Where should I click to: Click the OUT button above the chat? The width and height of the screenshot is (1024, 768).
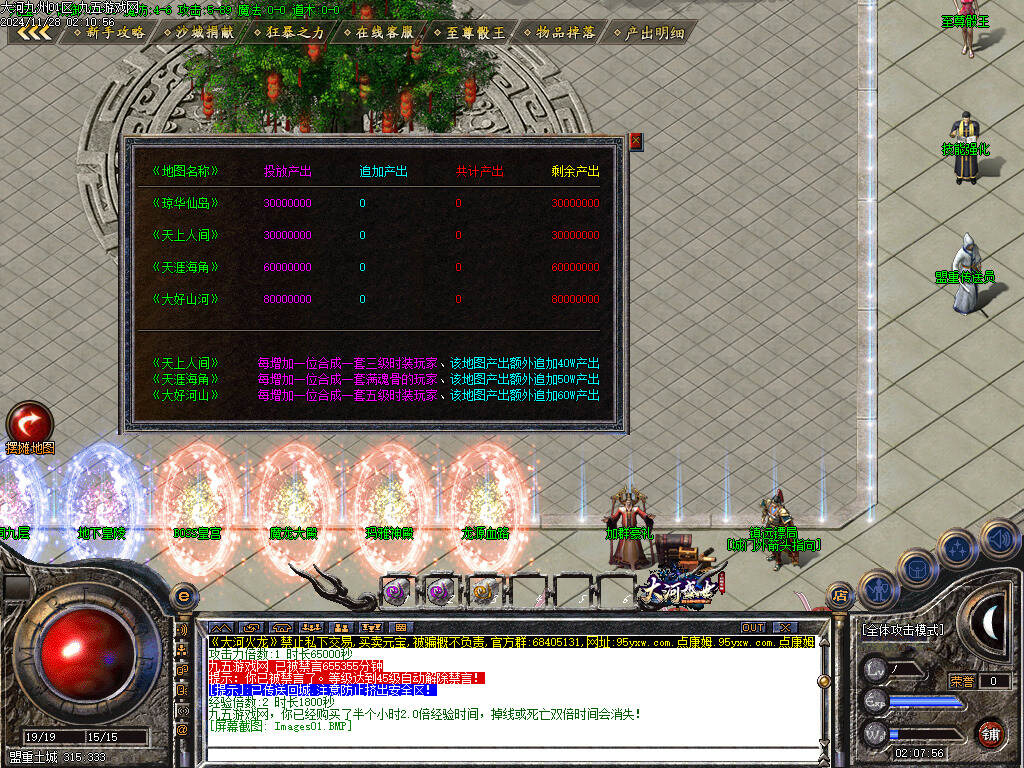click(x=753, y=628)
